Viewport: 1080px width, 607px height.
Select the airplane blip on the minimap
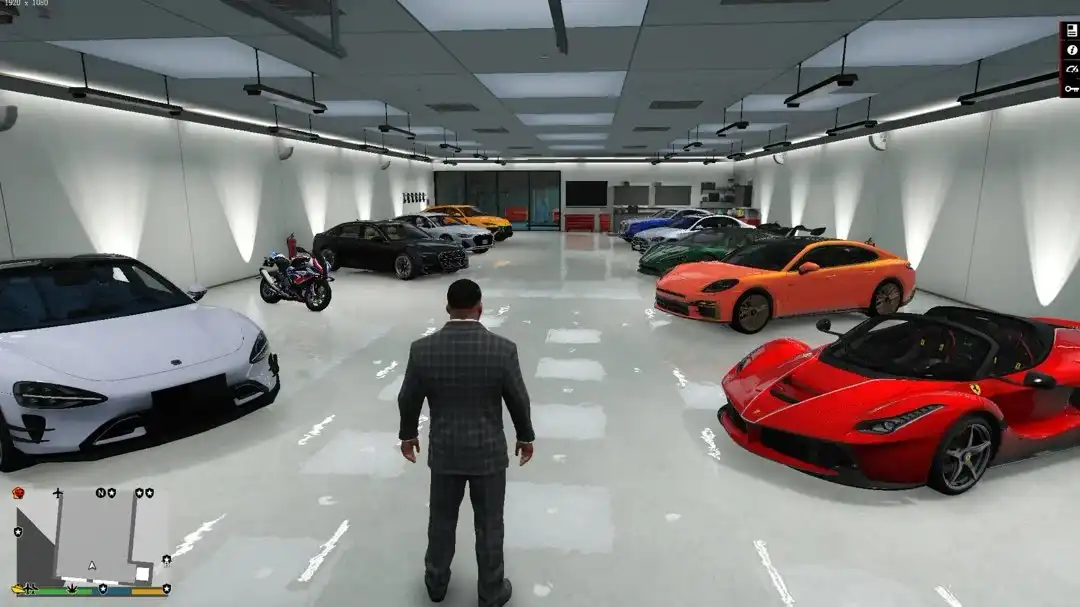point(58,494)
